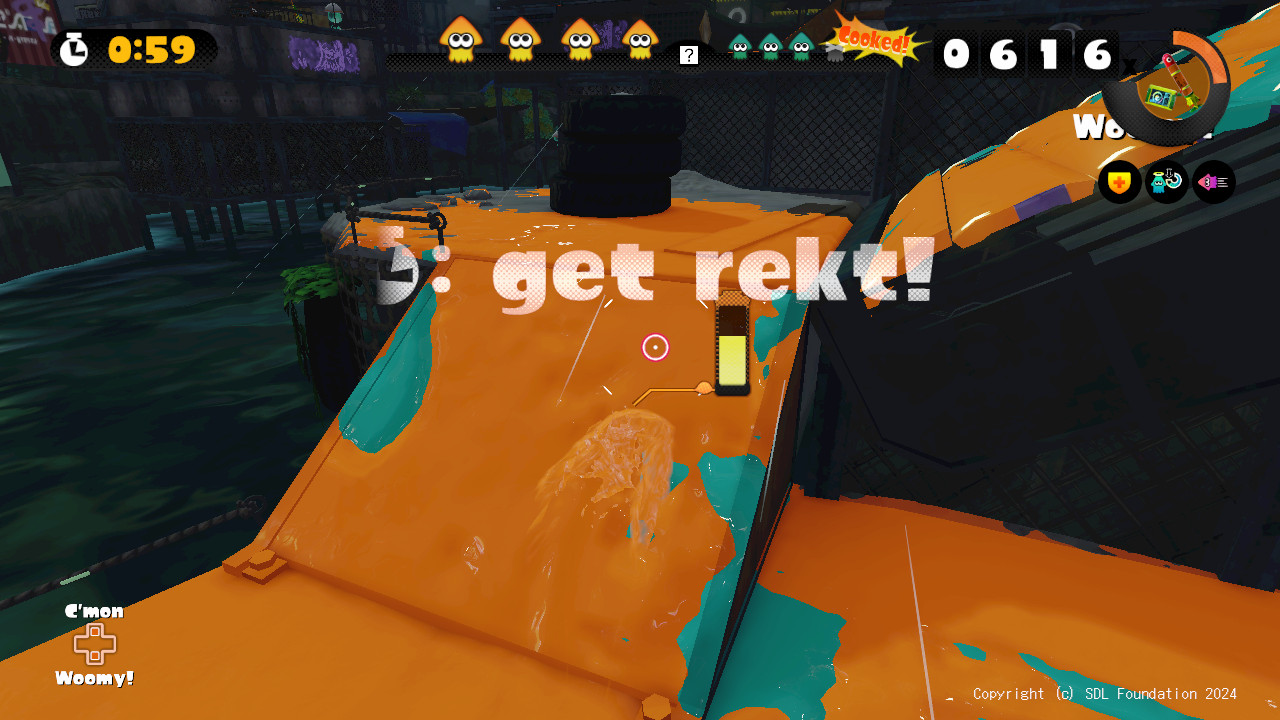The image size is (1280, 720).
Task: Select the yellow shield with cross perk icon
Action: click(x=1120, y=182)
